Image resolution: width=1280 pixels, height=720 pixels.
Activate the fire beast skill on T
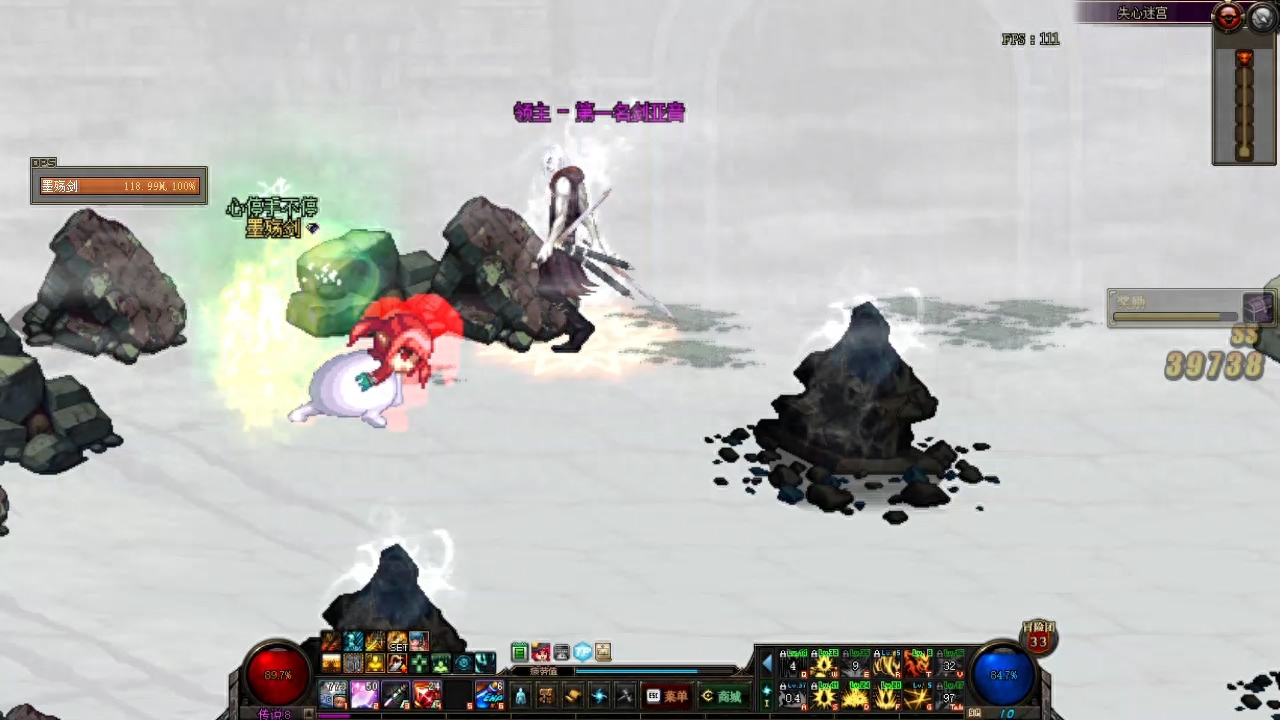click(918, 664)
